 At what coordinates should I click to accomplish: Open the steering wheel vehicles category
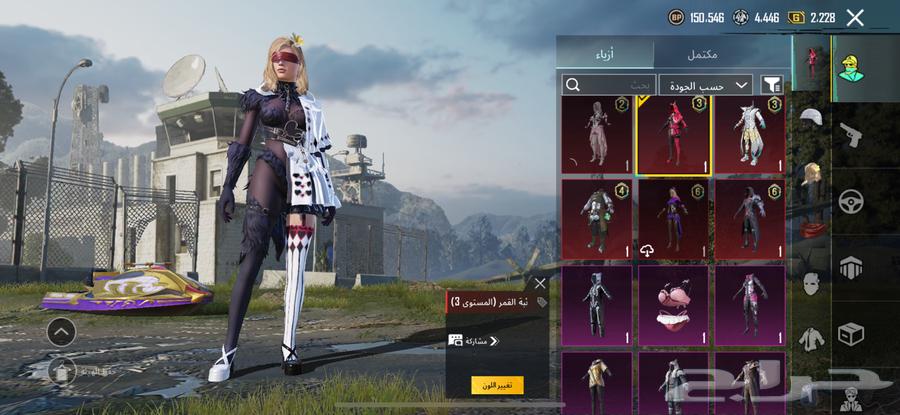pos(851,200)
